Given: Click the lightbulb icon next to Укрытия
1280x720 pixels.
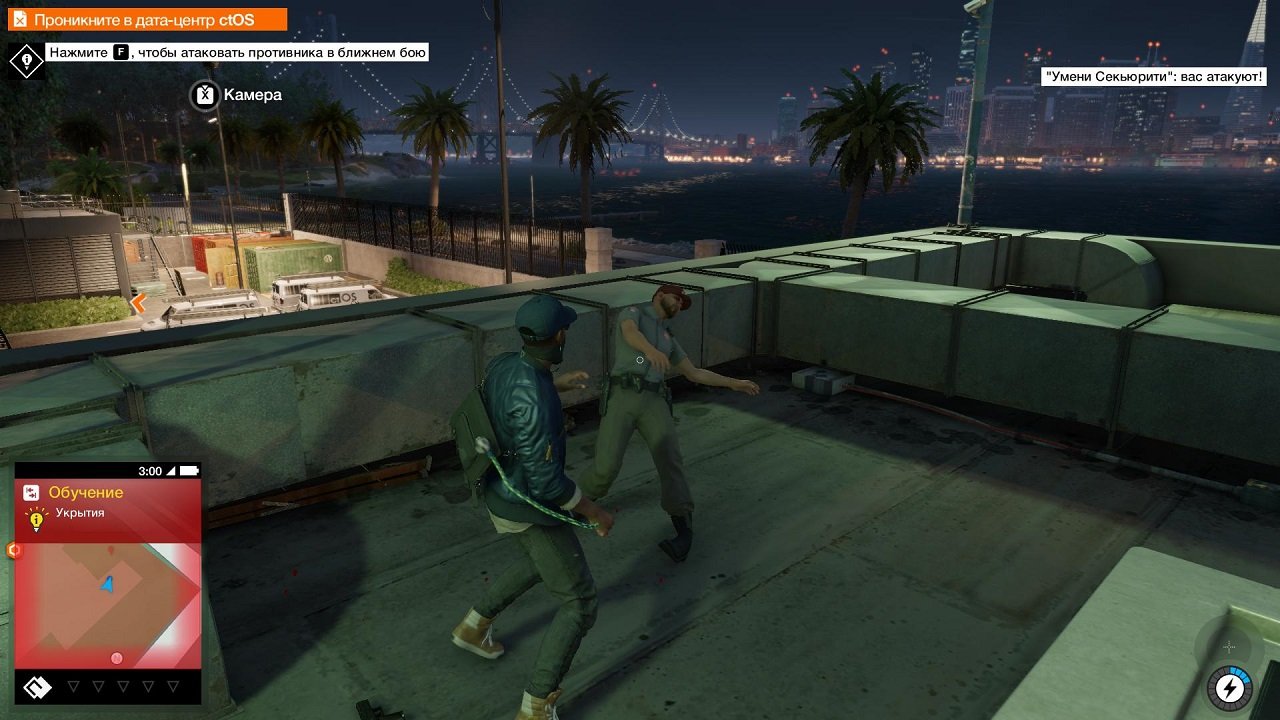Looking at the screenshot, I should tap(38, 518).
